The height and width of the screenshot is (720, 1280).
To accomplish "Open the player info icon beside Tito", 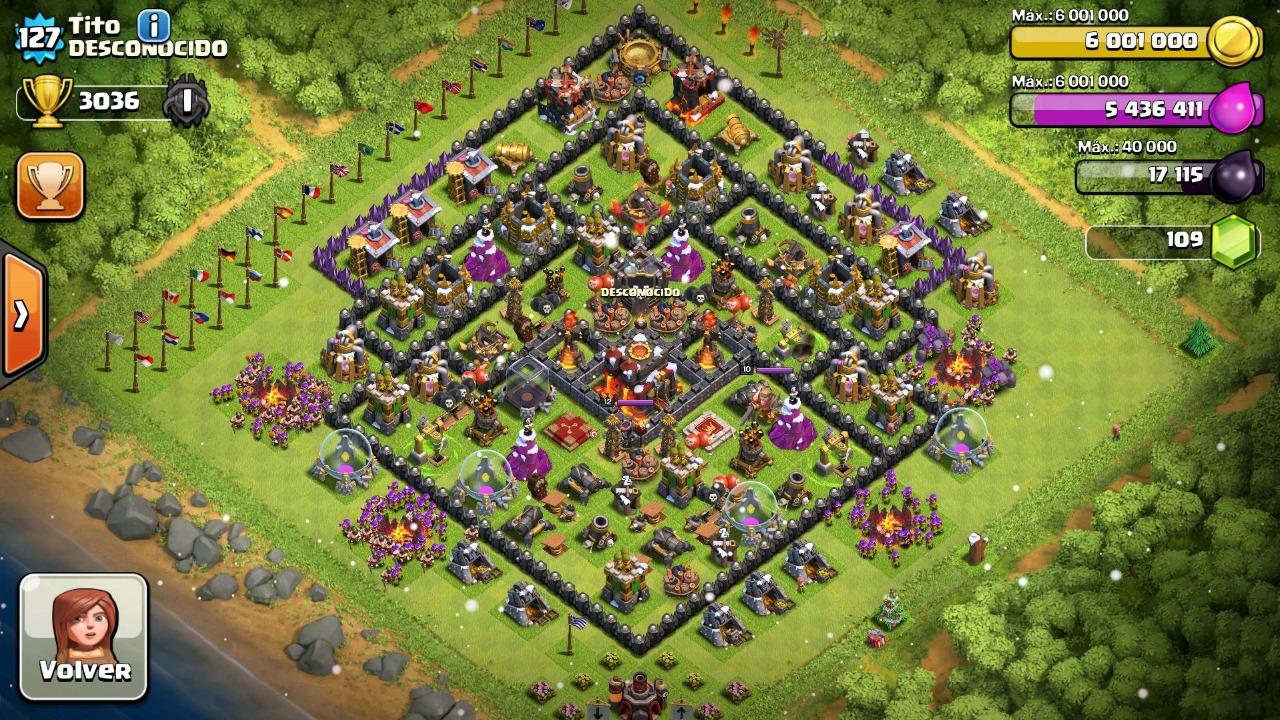I will click(x=153, y=24).
